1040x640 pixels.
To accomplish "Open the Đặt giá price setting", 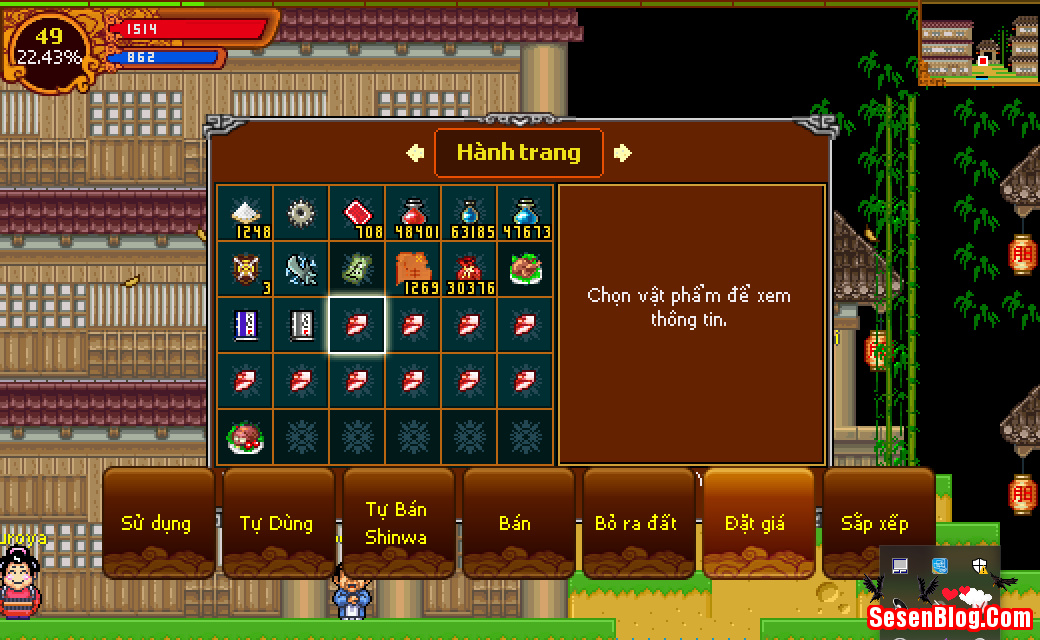I will (756, 523).
